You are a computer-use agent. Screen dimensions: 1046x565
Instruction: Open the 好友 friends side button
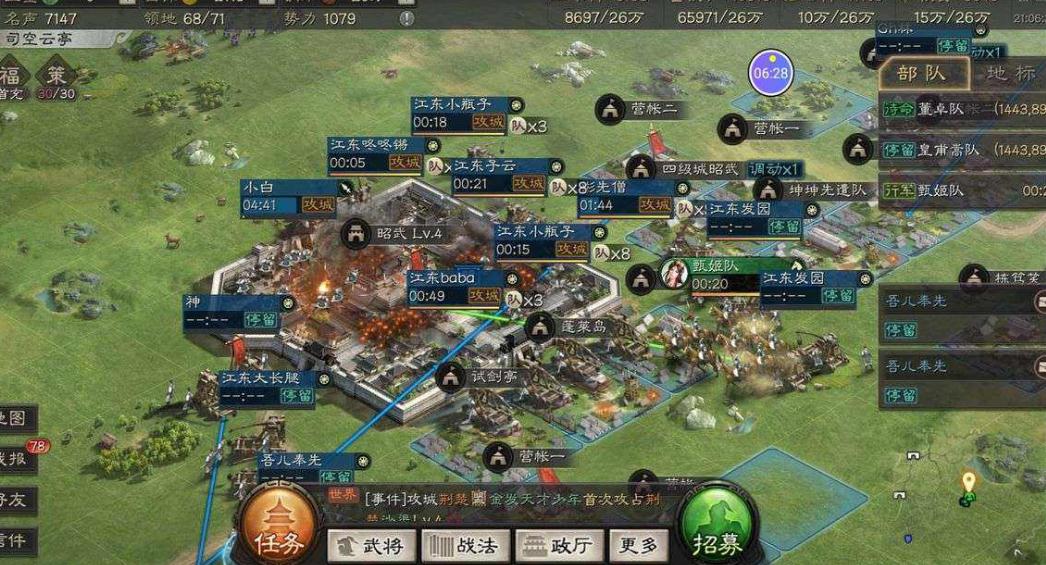(x=17, y=501)
